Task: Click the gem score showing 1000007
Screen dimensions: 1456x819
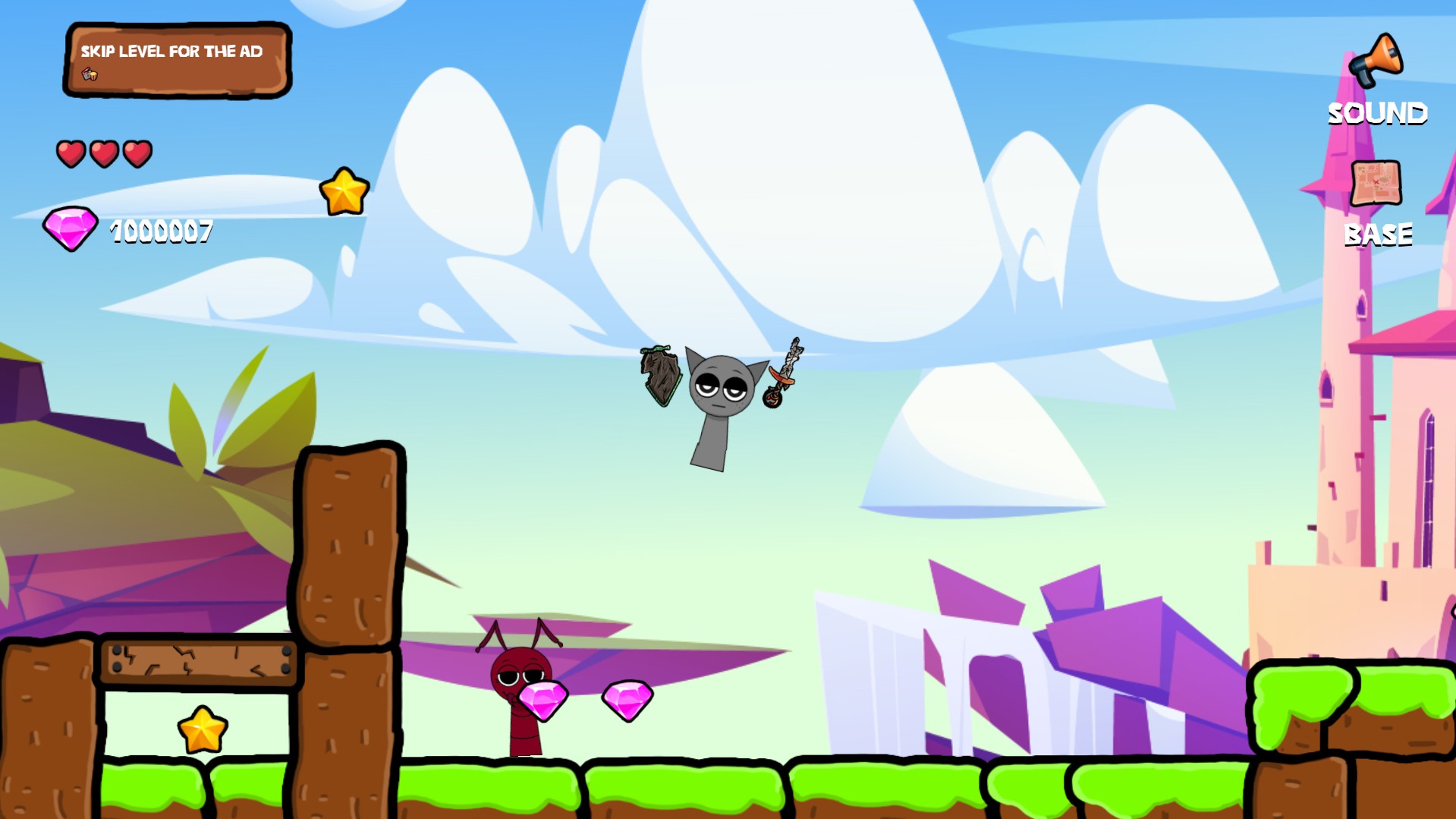Action: point(160,232)
